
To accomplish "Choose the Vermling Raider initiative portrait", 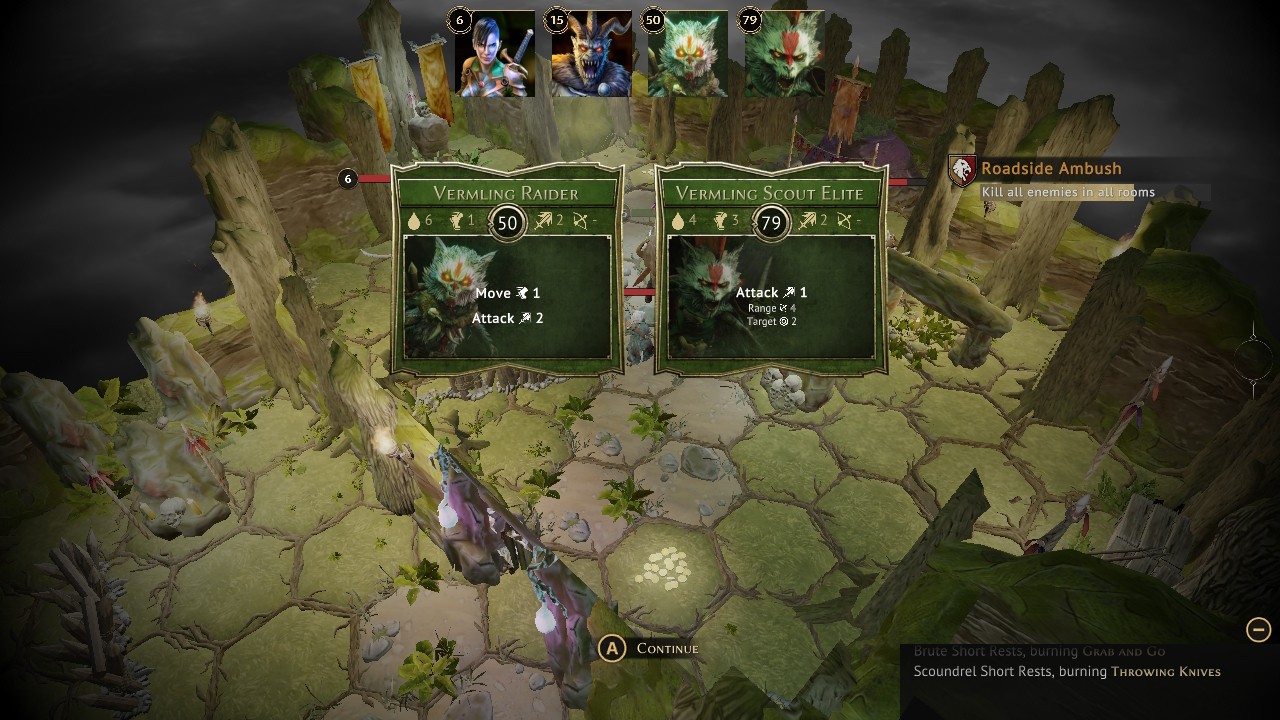I will coord(687,55).
